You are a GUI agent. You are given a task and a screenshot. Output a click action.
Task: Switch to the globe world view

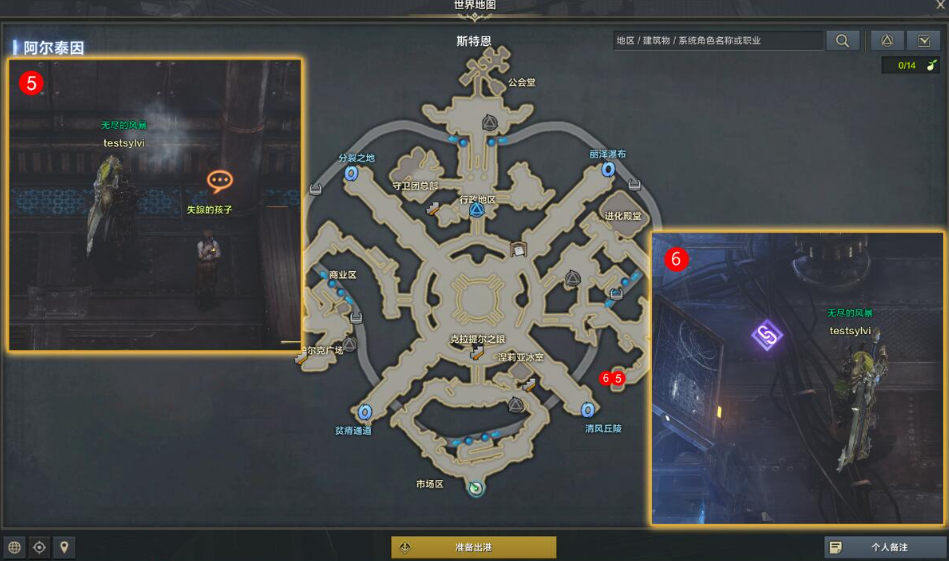[15, 547]
